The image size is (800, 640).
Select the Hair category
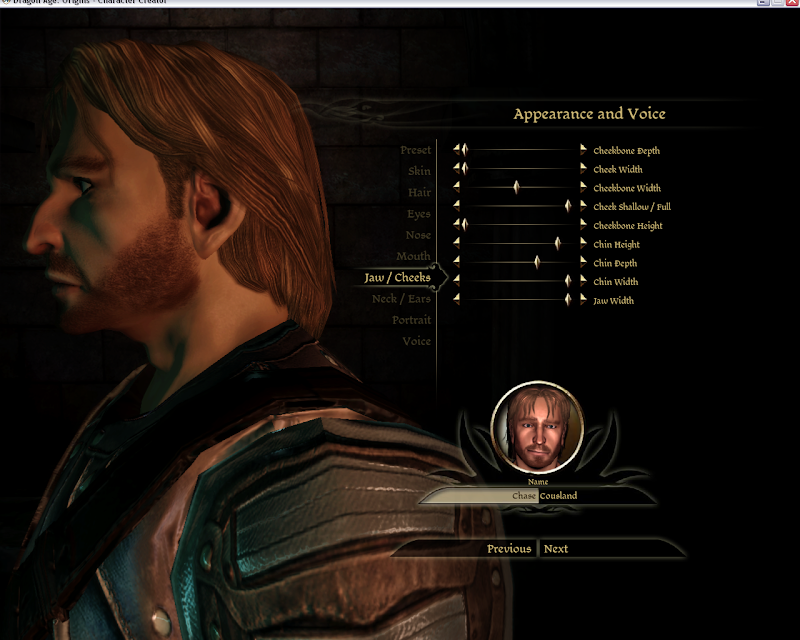[x=419, y=193]
